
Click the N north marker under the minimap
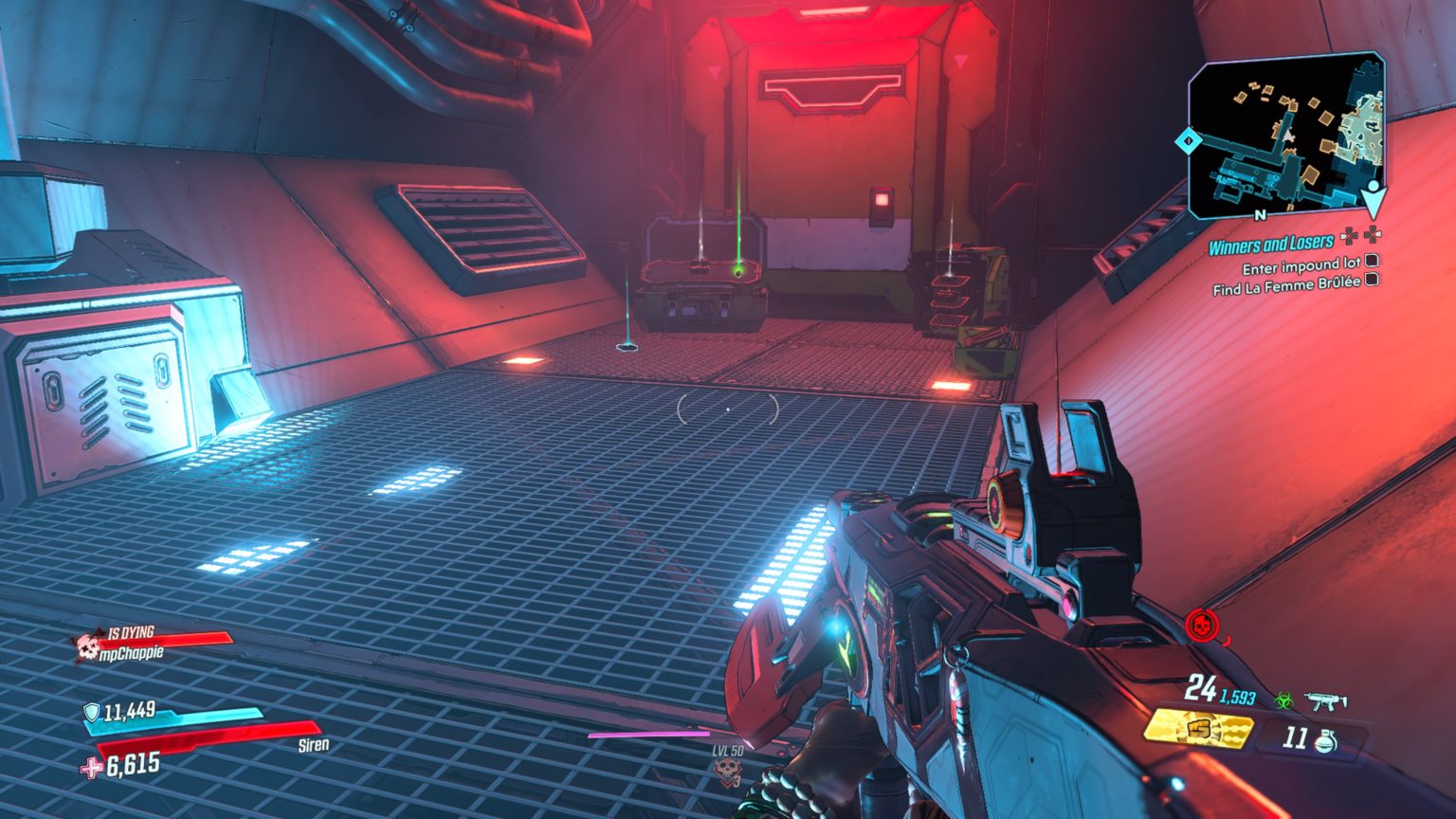pos(1261,216)
